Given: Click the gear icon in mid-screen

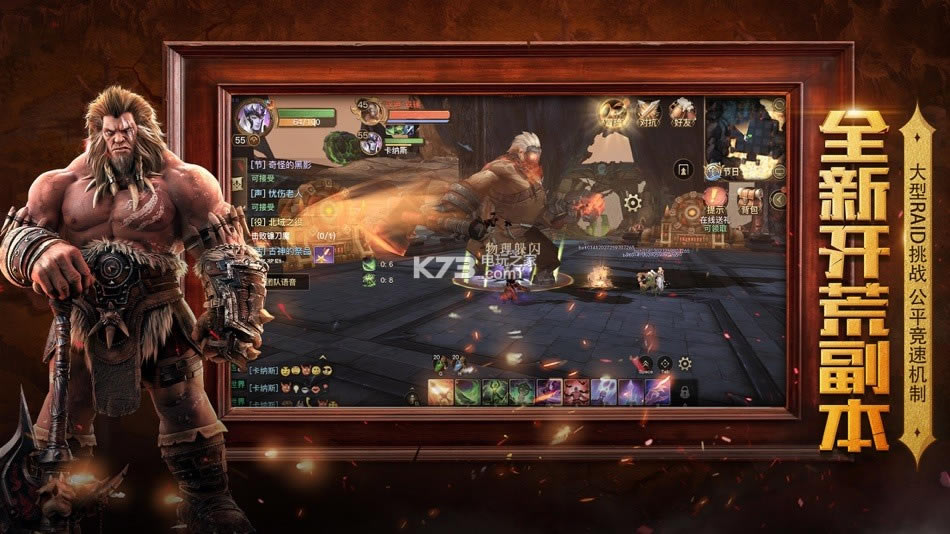Looking at the screenshot, I should tap(632, 201).
